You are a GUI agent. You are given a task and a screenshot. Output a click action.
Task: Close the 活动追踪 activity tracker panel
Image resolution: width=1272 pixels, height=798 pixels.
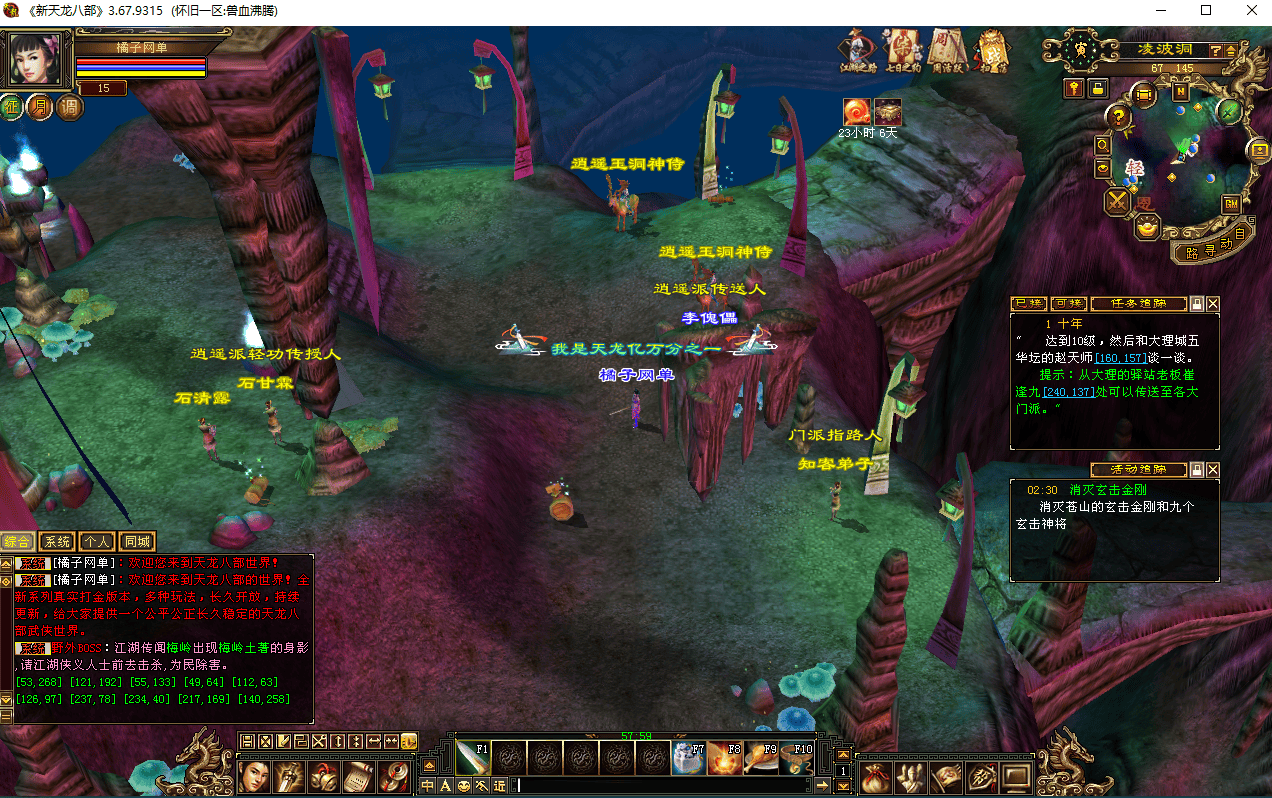click(1213, 469)
